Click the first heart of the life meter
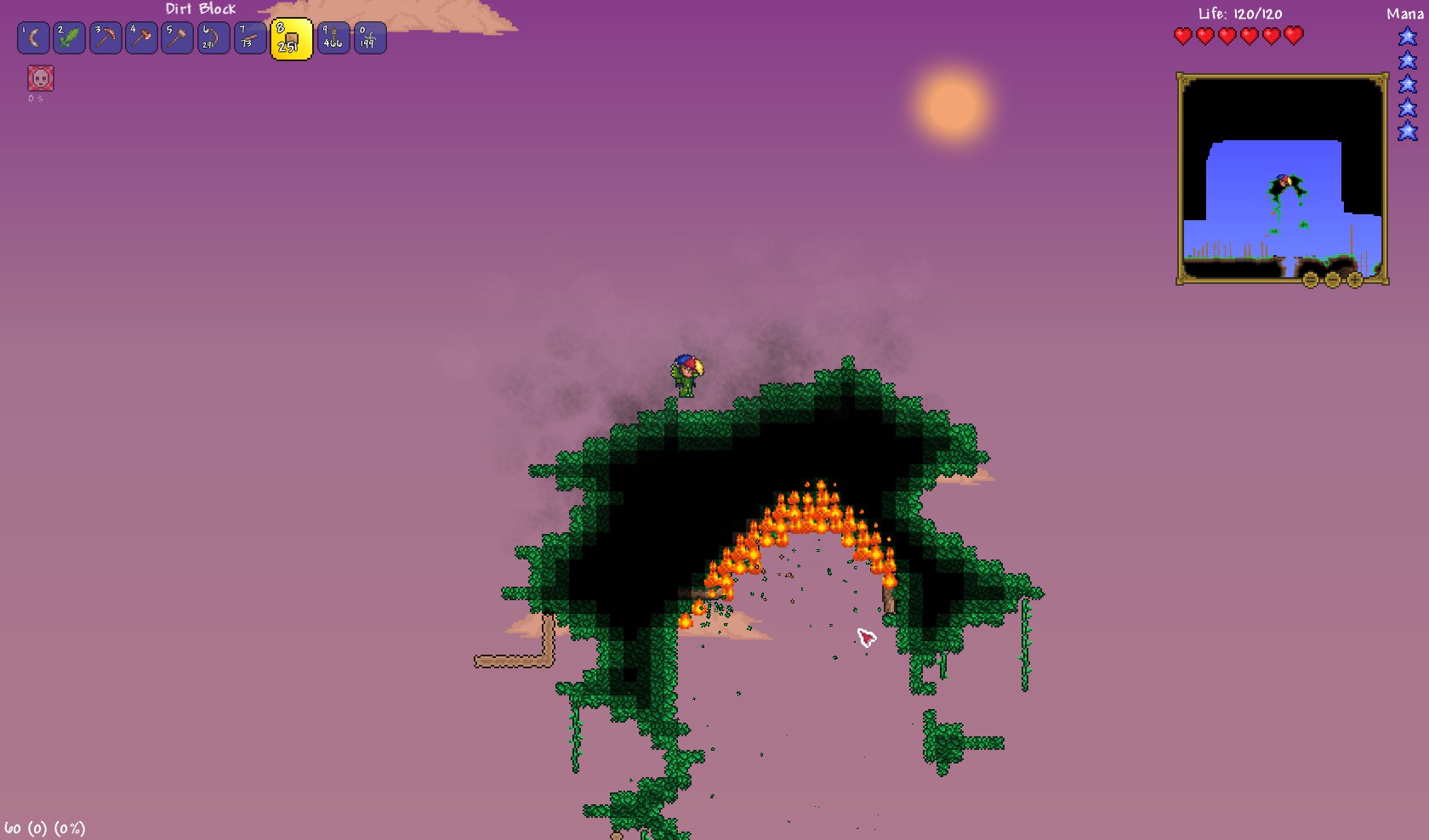Image resolution: width=1429 pixels, height=840 pixels. (x=1181, y=36)
